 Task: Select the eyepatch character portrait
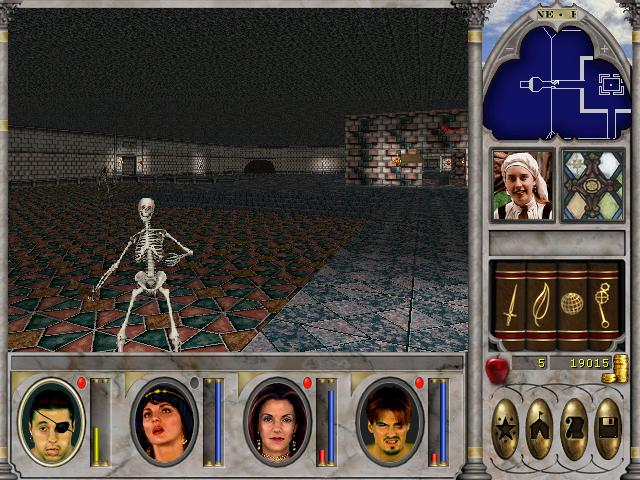51,420
